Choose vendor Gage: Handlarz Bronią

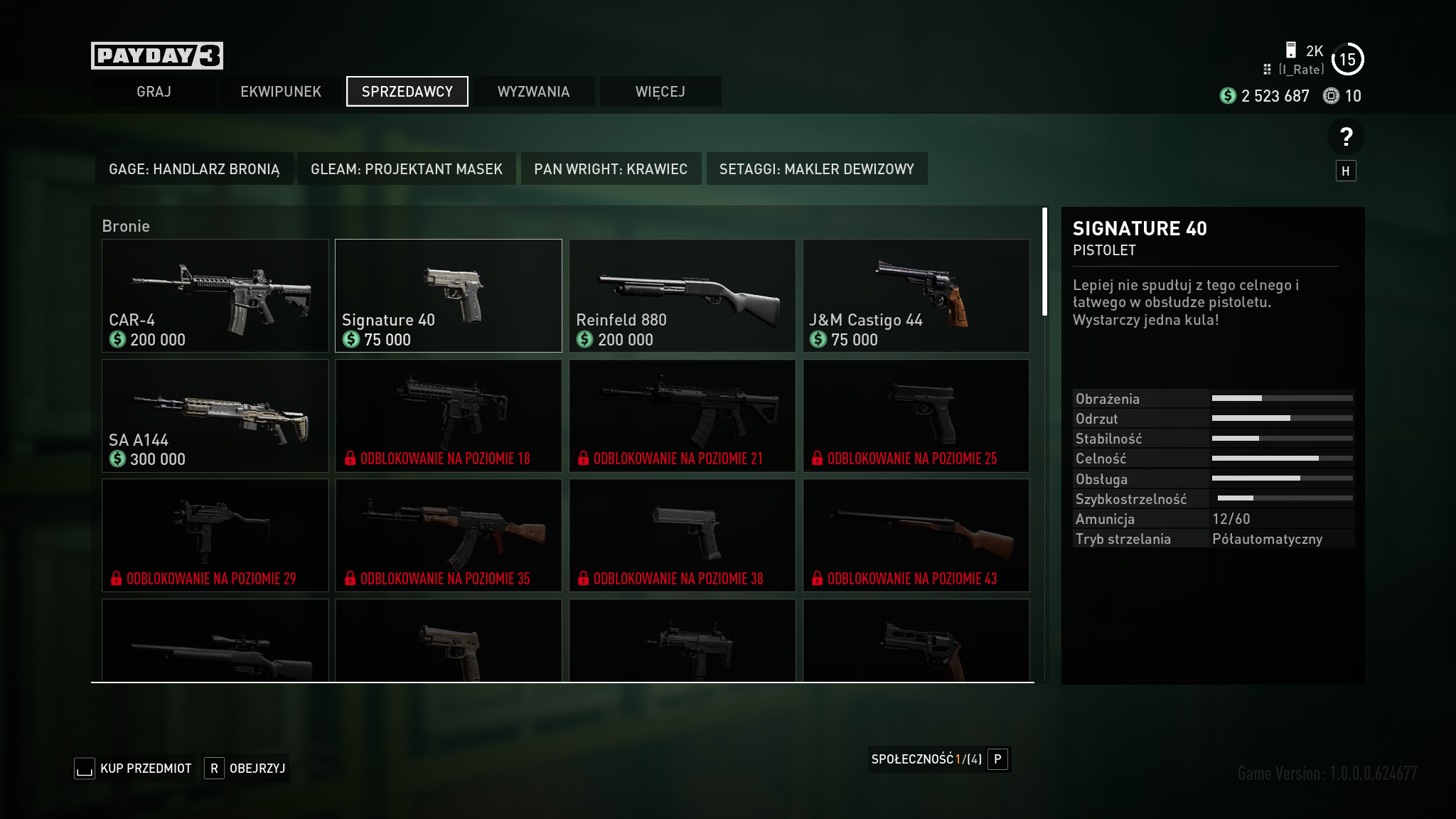tap(194, 169)
